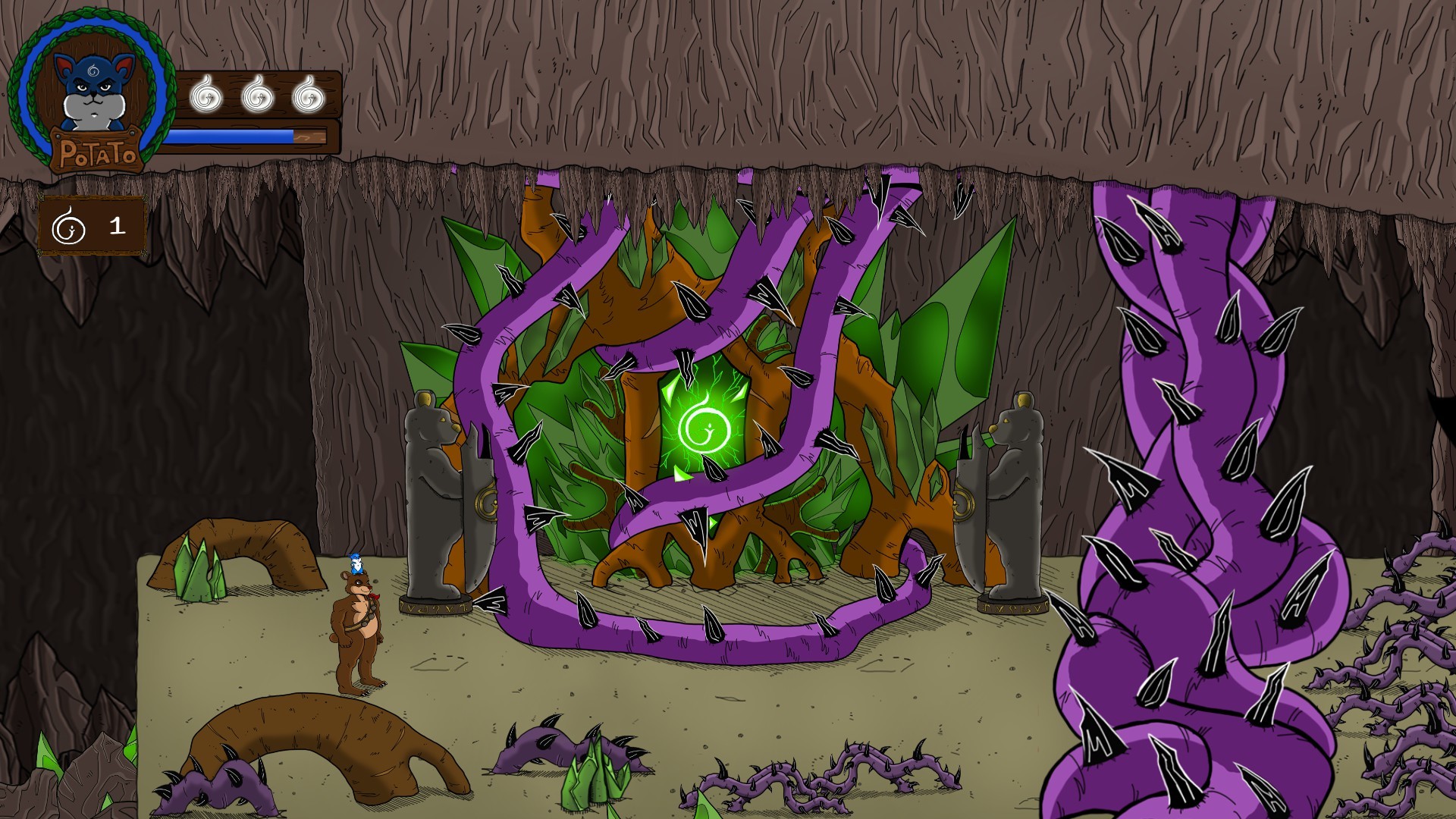
Task: Click the golden ring on the left statue
Action: pos(487,502)
